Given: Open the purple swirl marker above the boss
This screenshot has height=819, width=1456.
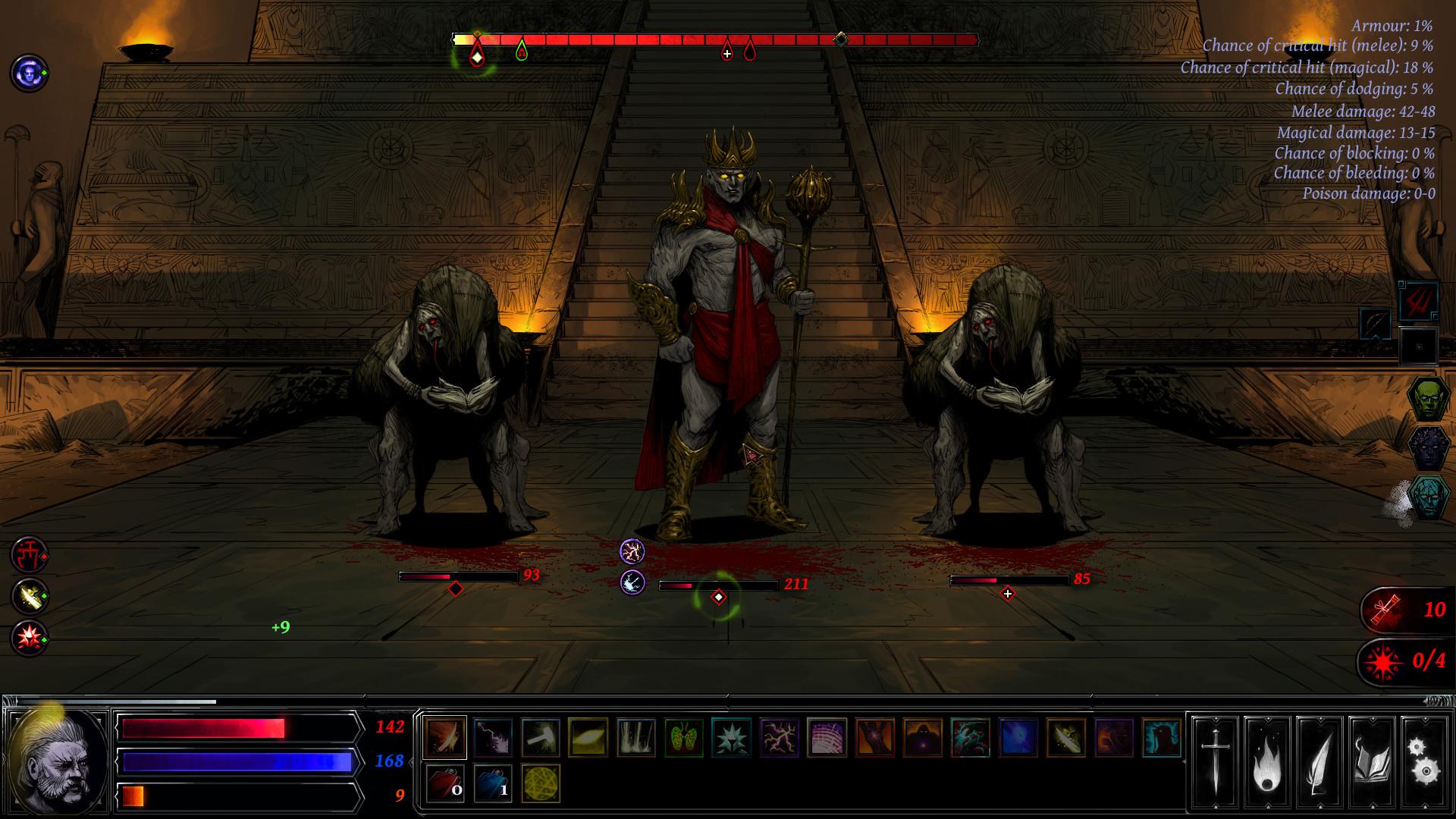Looking at the screenshot, I should pyautogui.click(x=632, y=552).
